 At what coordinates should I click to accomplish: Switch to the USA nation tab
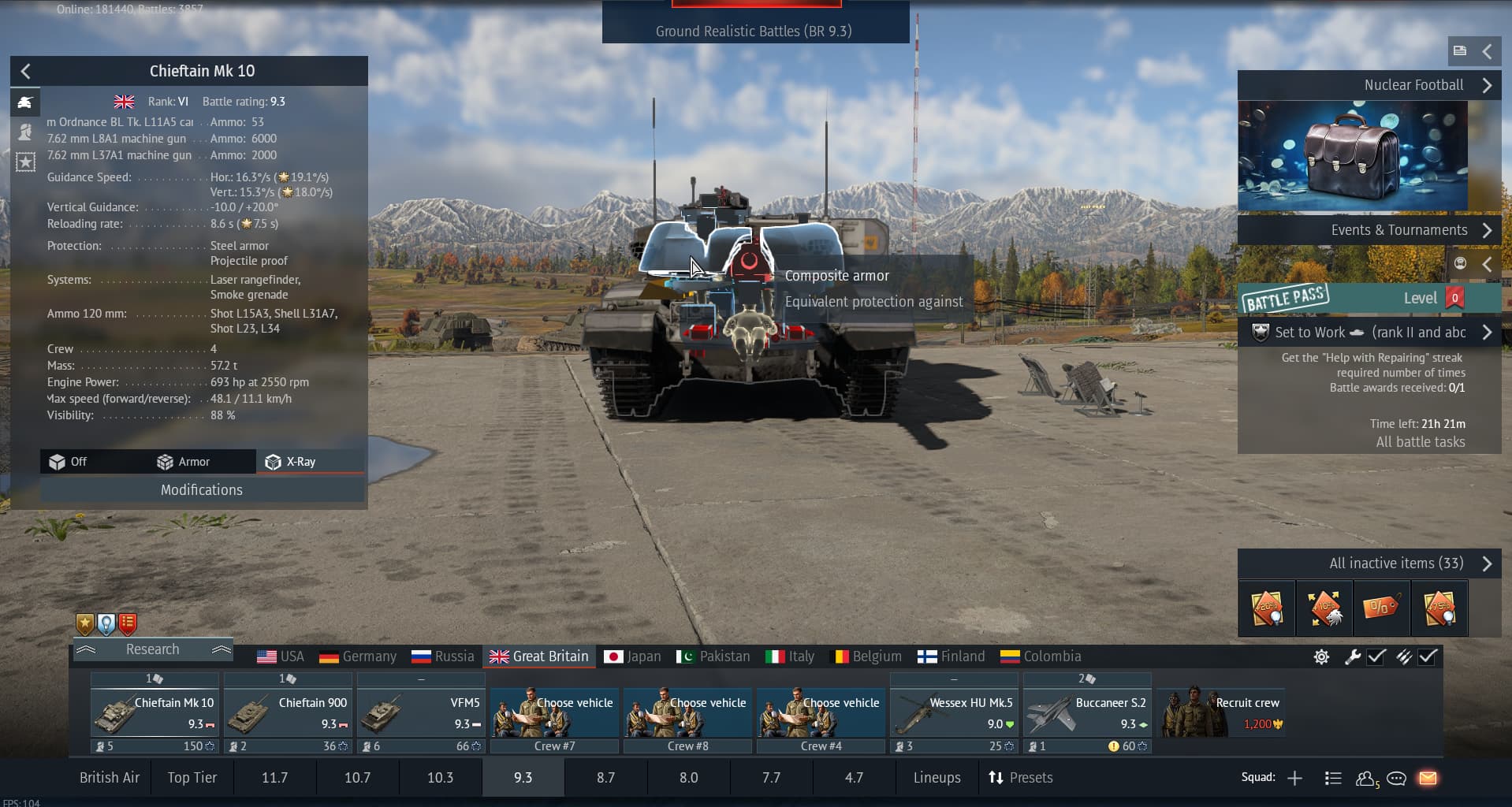281,656
